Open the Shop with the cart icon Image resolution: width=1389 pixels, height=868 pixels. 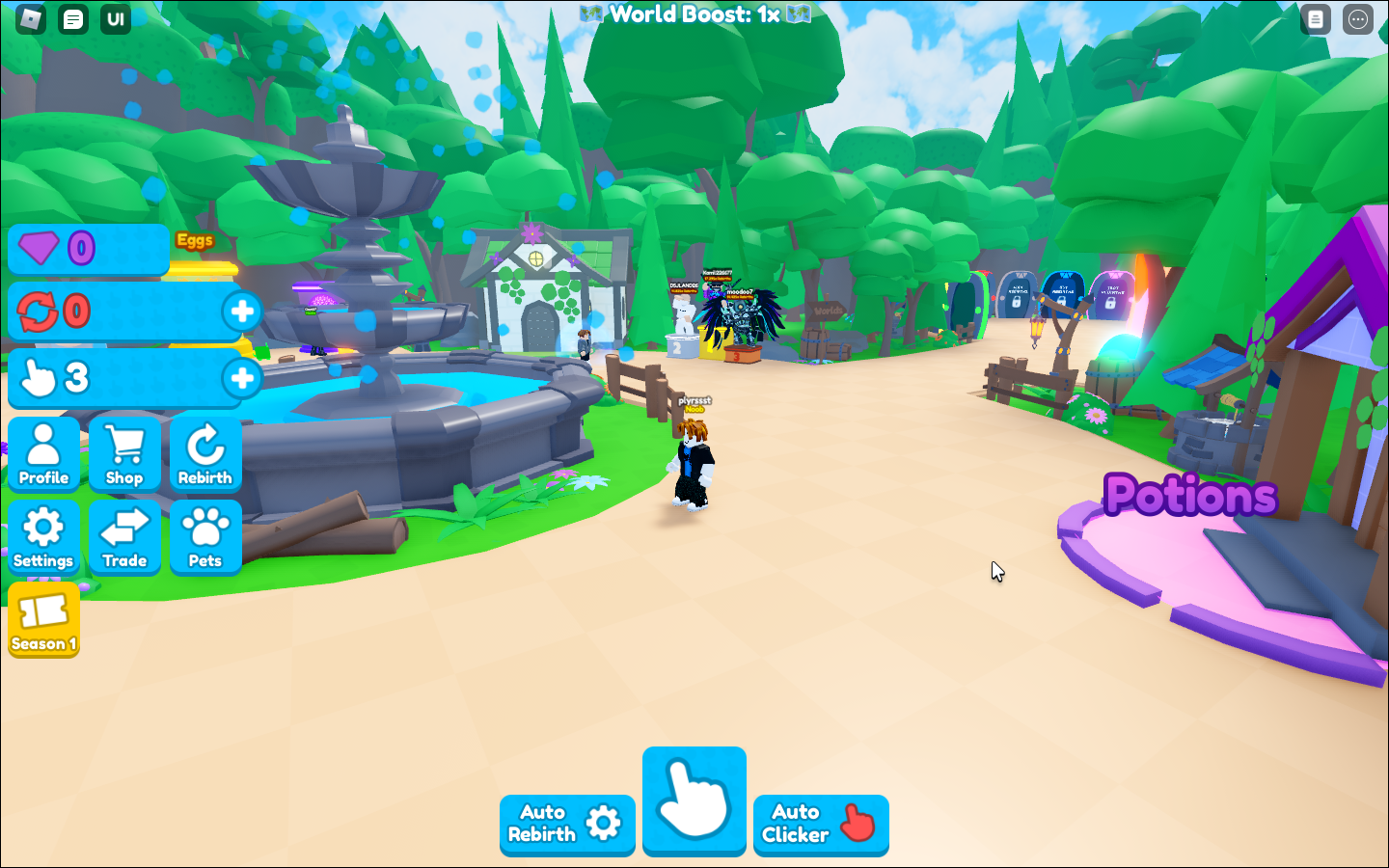125,453
